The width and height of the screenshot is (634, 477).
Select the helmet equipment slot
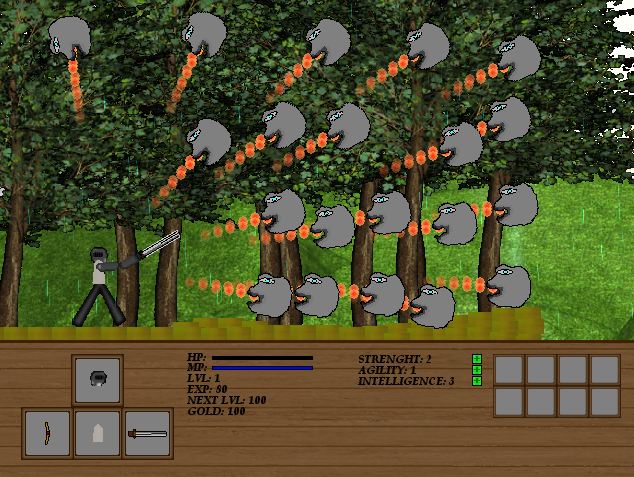97,380
